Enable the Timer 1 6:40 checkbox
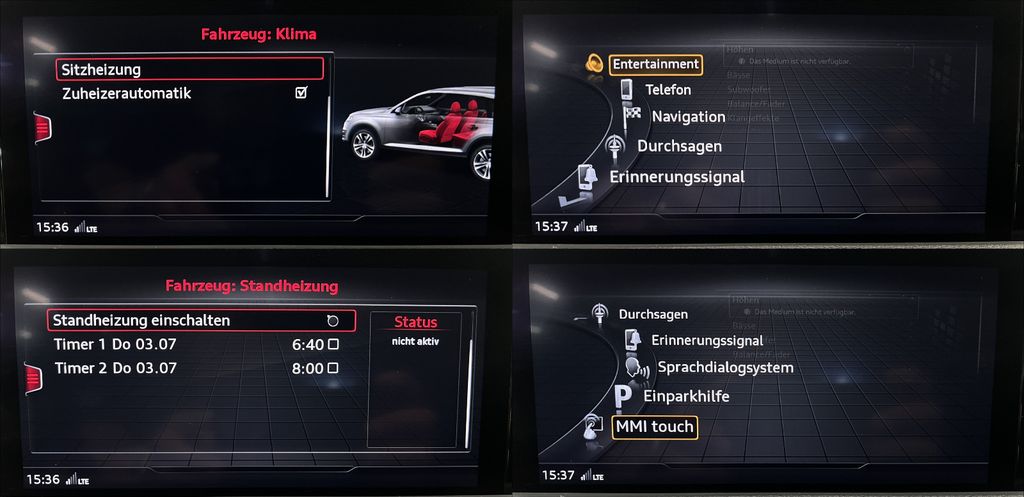 coord(333,344)
